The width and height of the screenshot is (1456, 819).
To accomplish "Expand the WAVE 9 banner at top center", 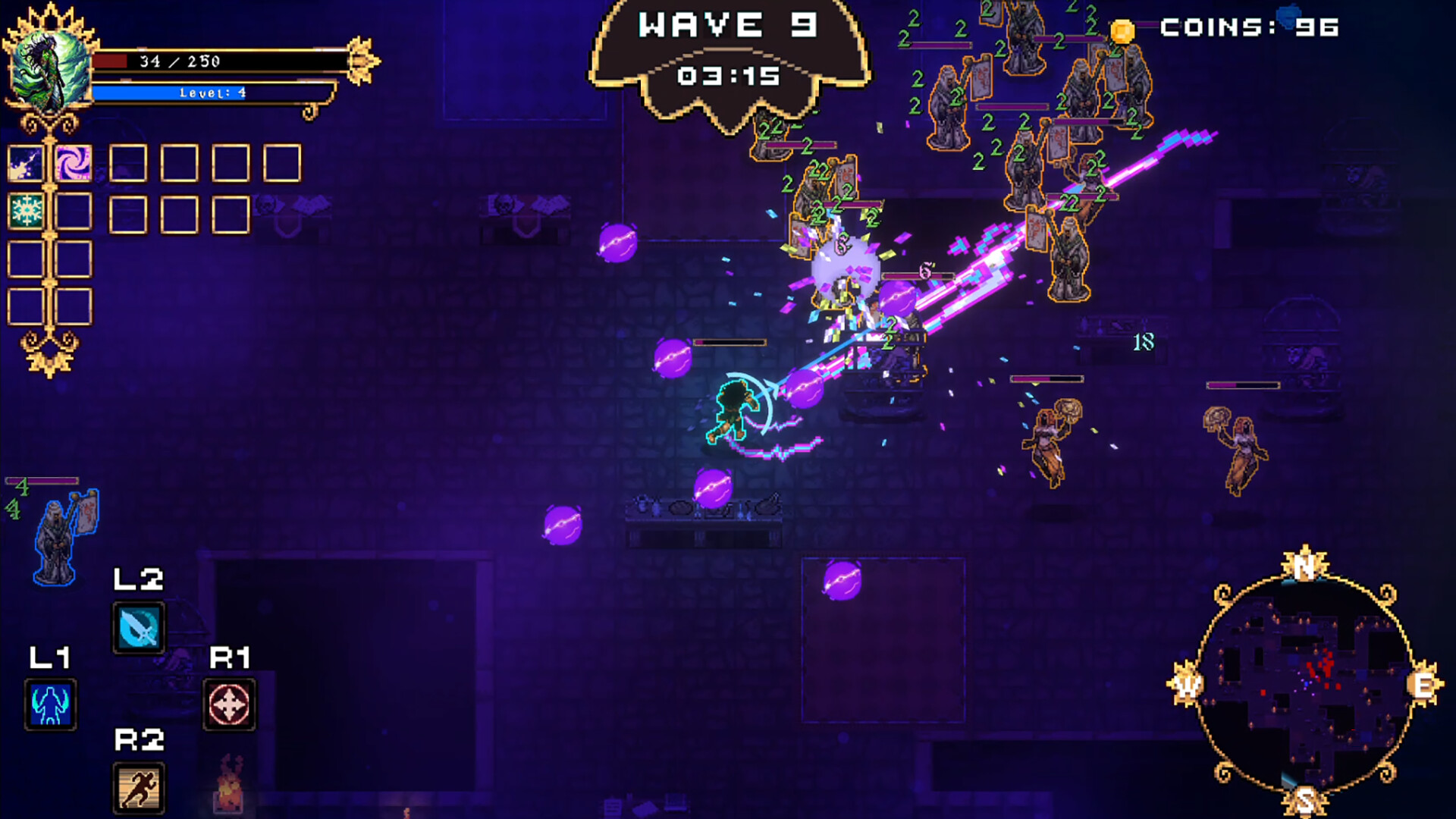I will [728, 27].
